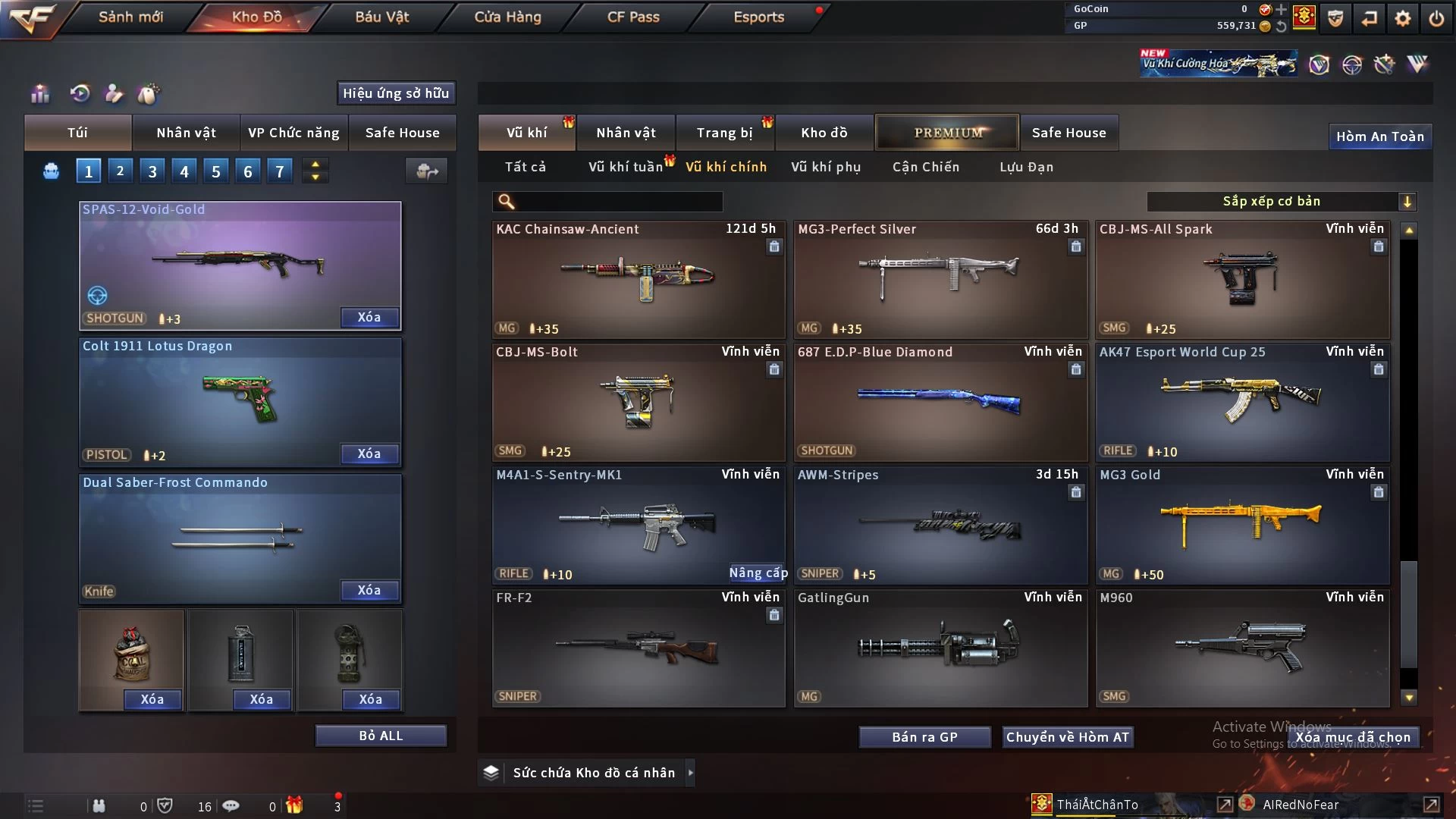Screen dimensions: 1456x819
Task: Select bag preset number 3
Action: coord(152,171)
